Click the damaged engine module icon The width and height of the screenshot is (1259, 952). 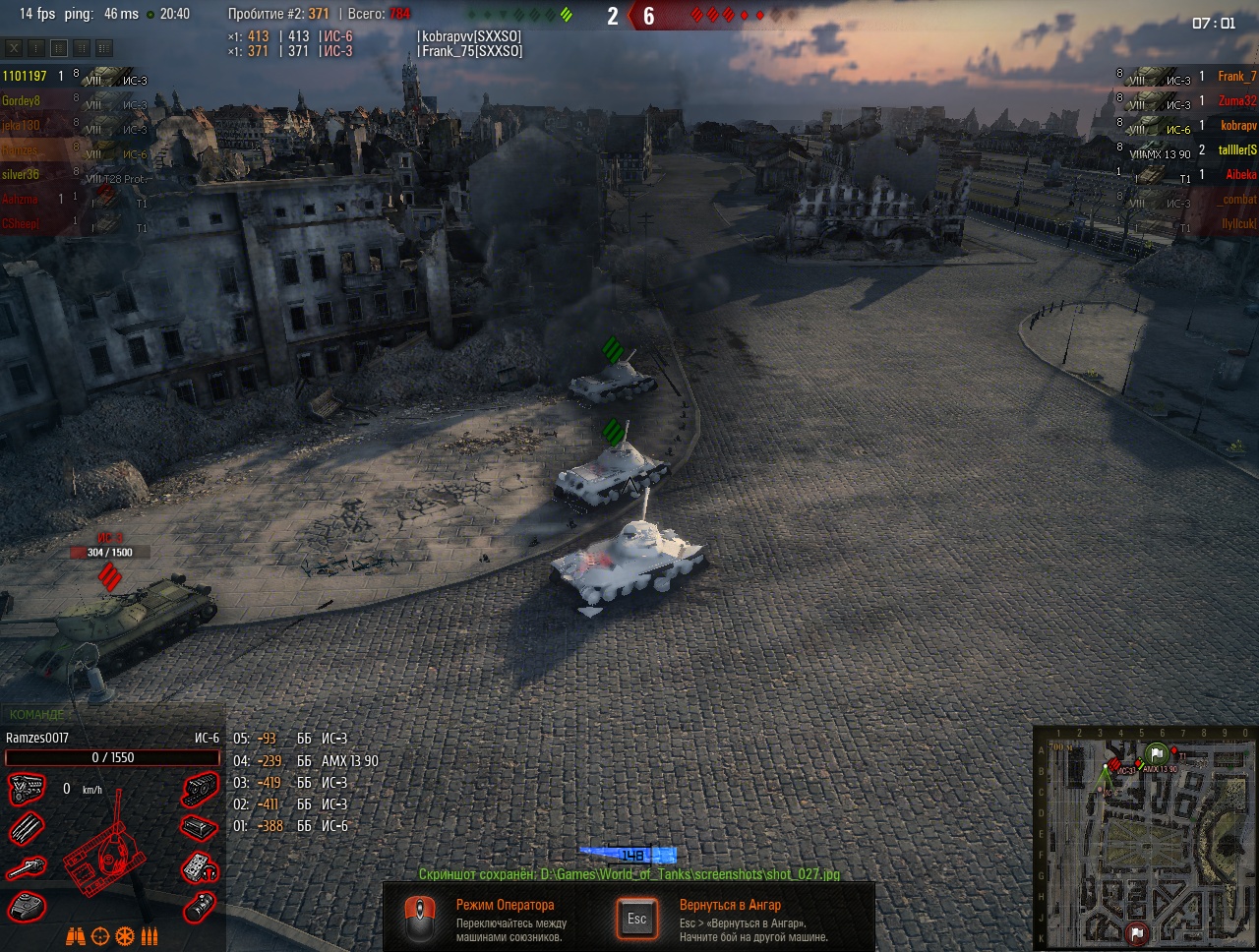coord(27,789)
